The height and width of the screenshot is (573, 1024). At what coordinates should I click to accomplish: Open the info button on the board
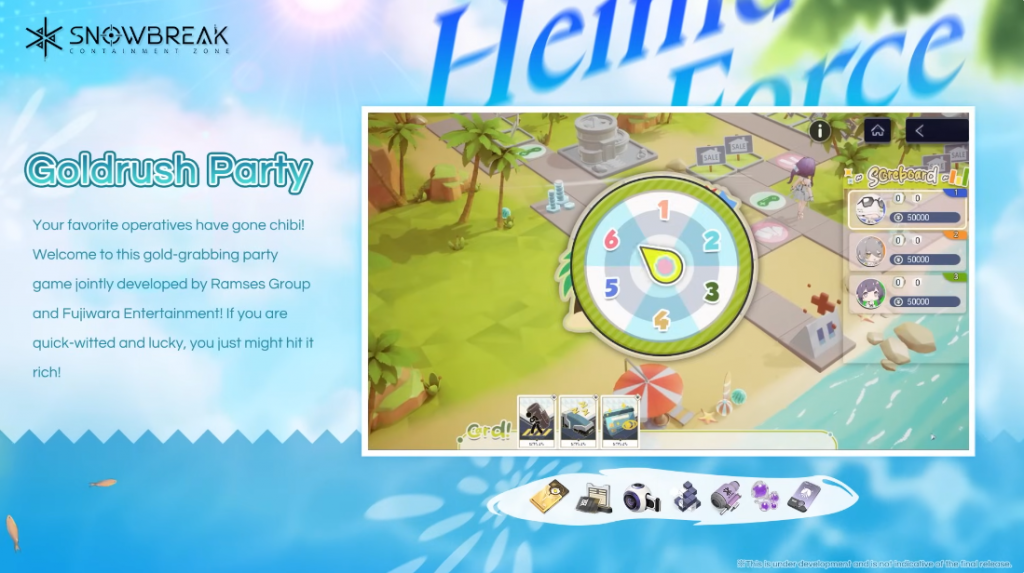click(x=820, y=131)
